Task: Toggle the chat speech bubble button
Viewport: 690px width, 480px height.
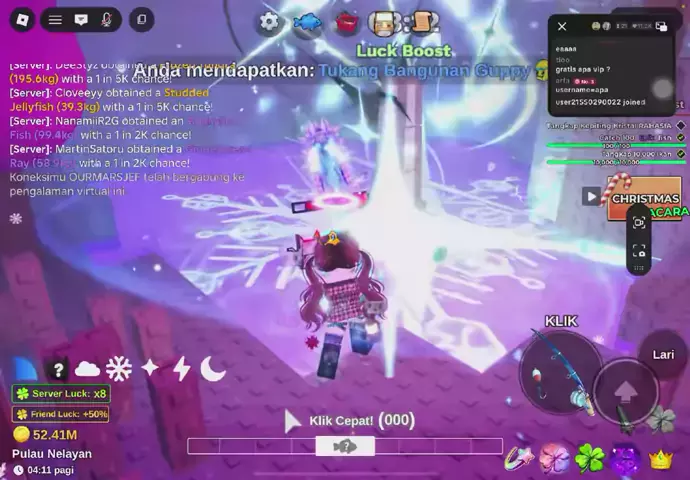Action: (81, 19)
